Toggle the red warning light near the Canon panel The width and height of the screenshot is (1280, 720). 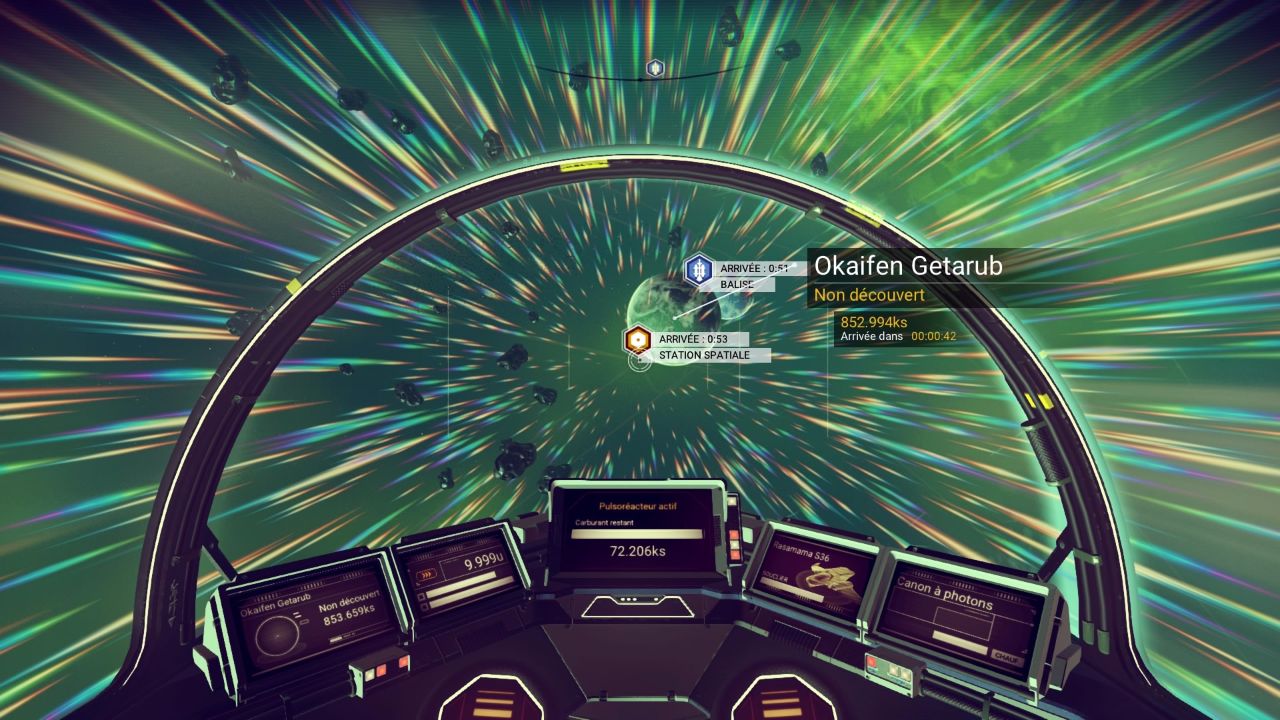[x=873, y=664]
